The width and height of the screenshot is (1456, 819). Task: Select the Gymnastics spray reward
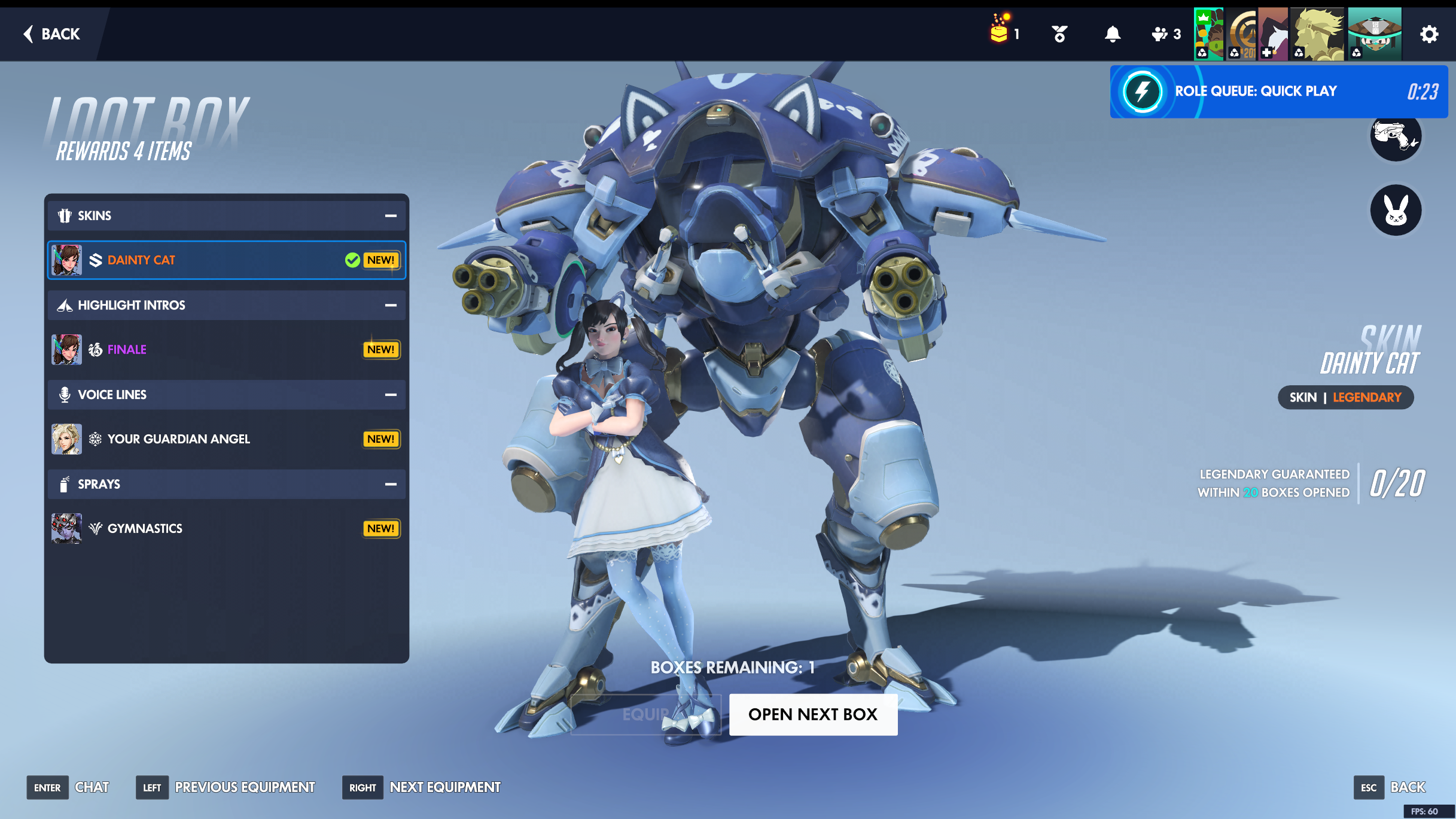tap(226, 529)
